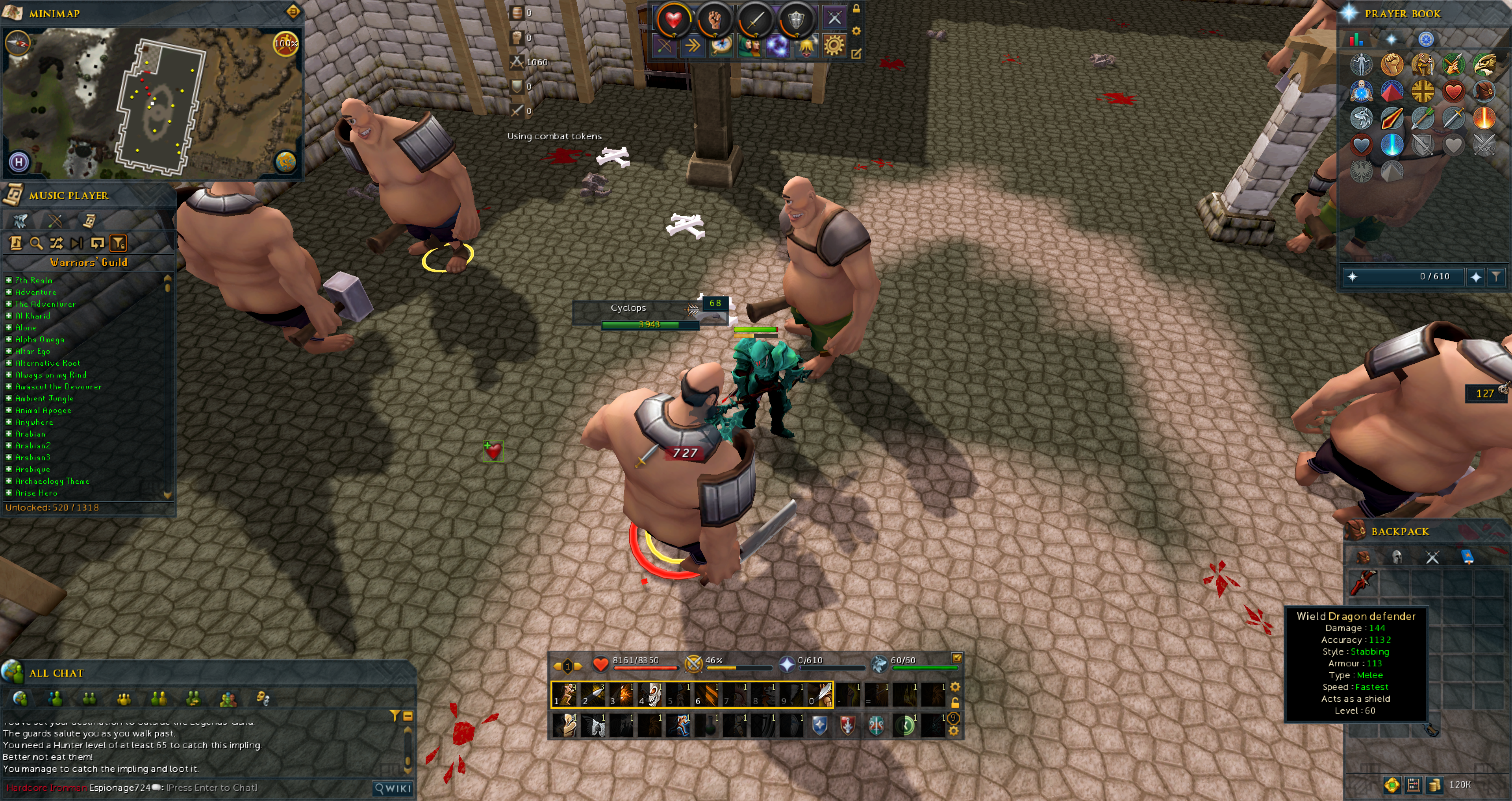Image resolution: width=1512 pixels, height=801 pixels.
Task: Skip to the next music track
Action: [x=76, y=243]
